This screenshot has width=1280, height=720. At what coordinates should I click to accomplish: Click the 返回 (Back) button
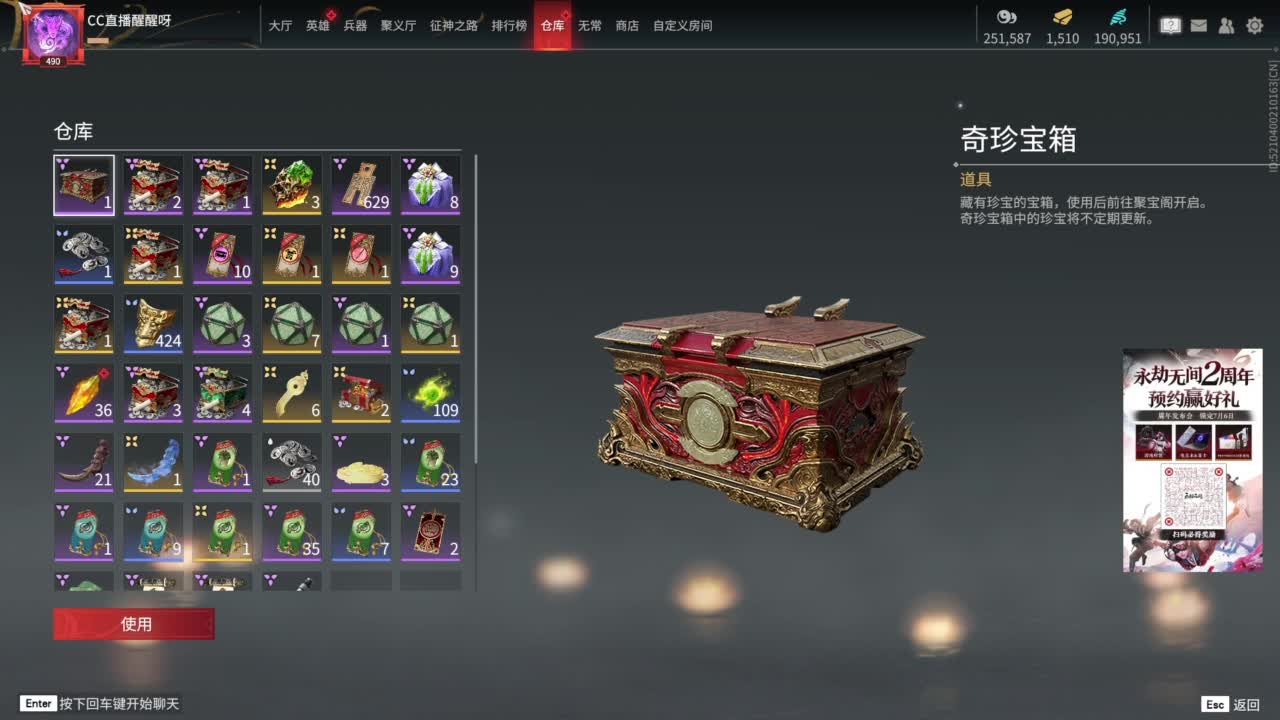tap(1244, 704)
